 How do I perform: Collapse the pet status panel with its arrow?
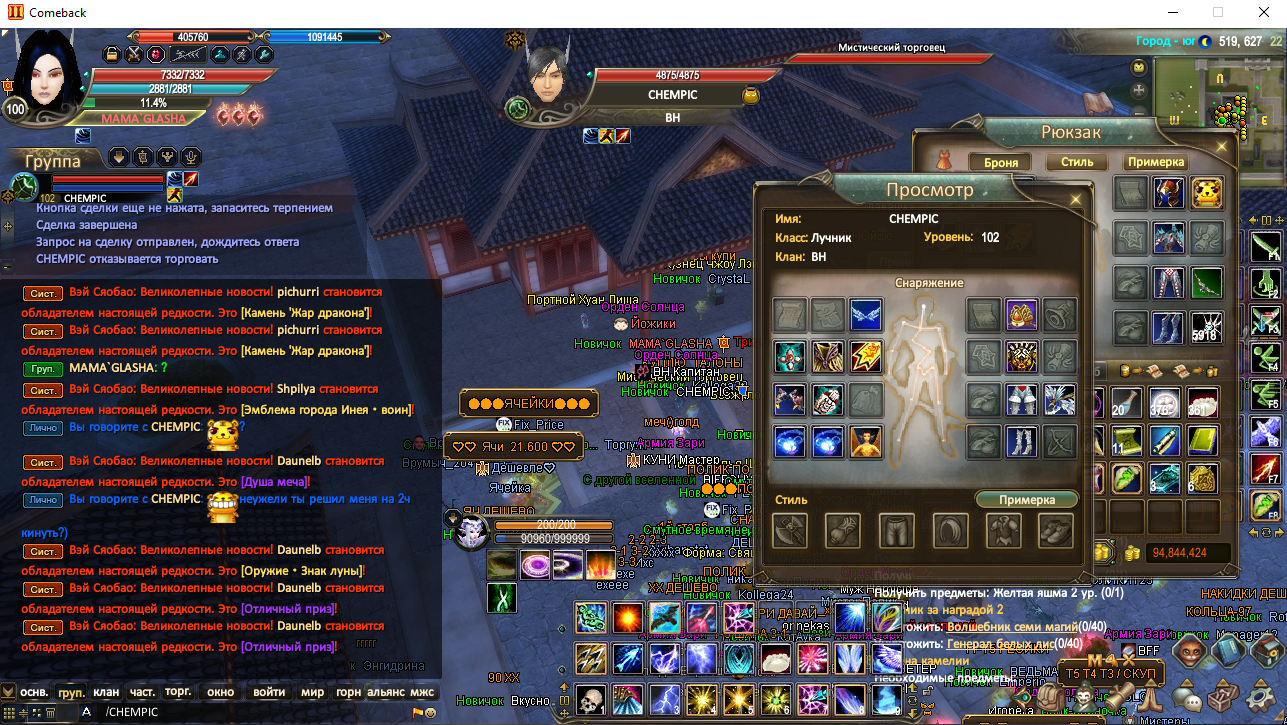(453, 517)
